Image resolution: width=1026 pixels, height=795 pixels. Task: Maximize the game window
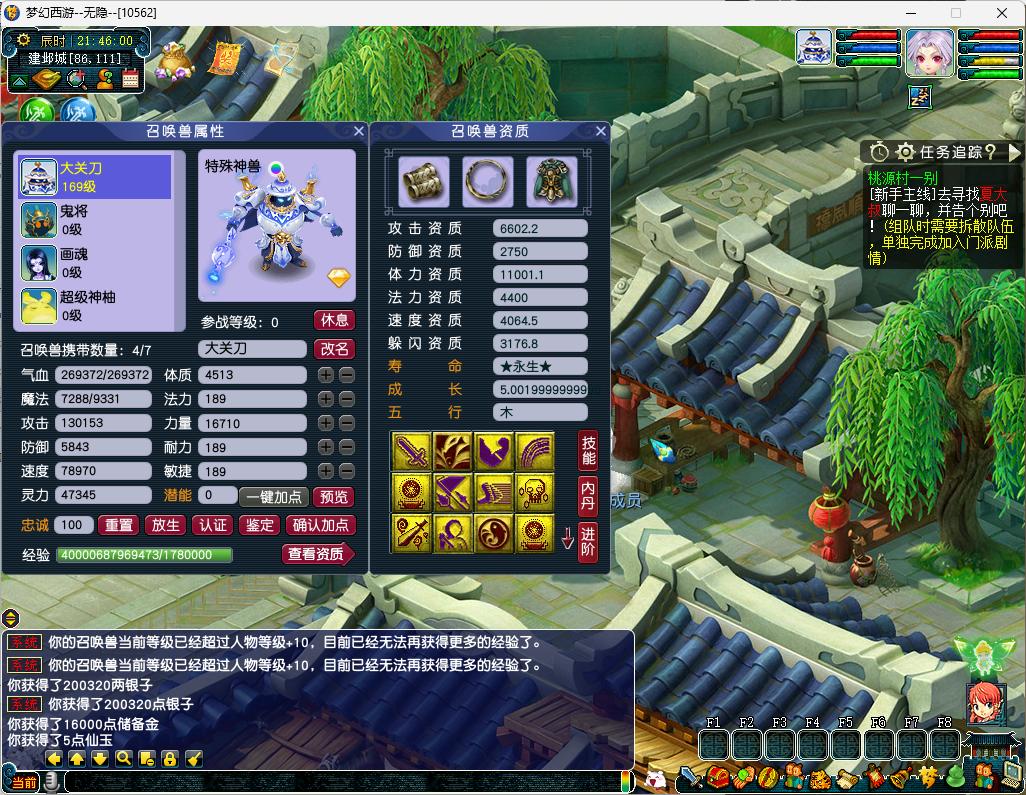(955, 13)
